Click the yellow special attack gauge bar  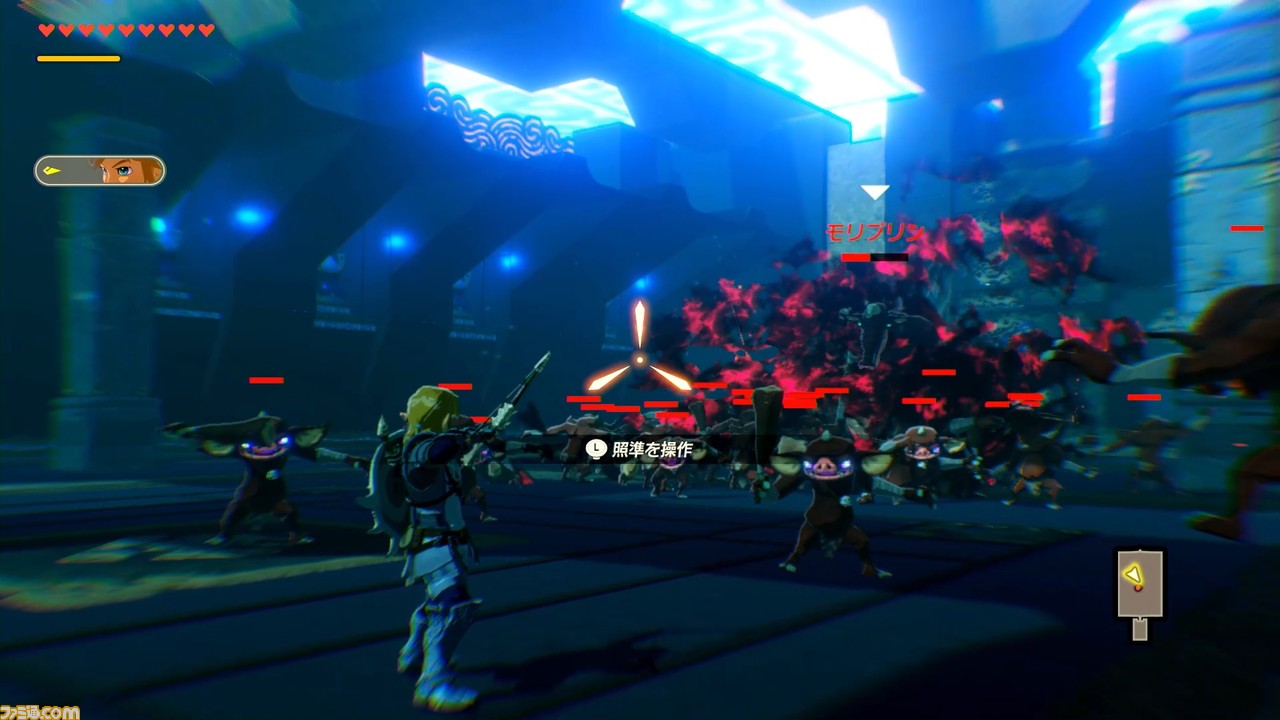click(78, 57)
